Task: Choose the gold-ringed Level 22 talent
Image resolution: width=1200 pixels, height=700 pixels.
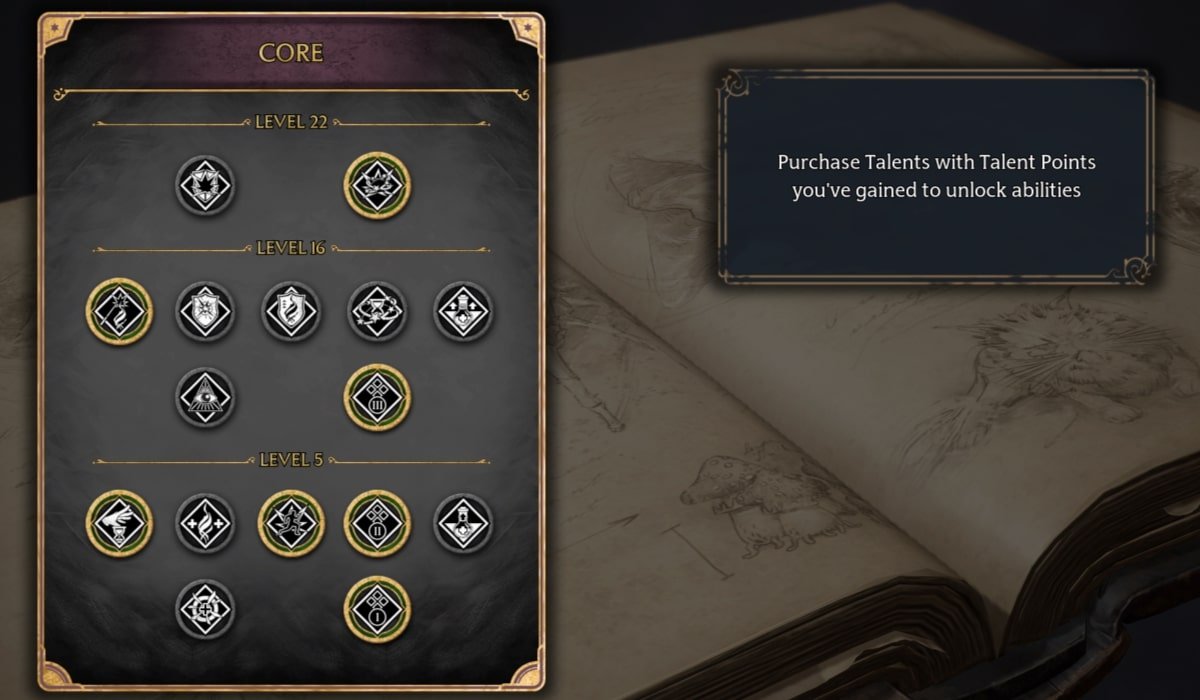Action: 377,185
